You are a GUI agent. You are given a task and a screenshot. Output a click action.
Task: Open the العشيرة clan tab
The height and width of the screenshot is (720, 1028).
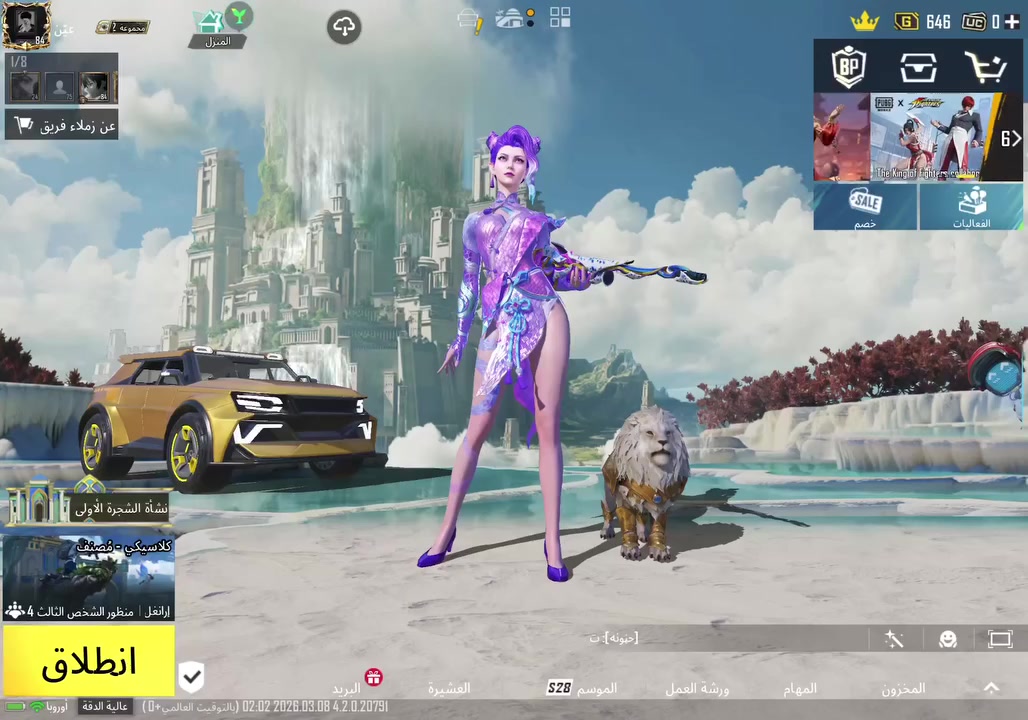pos(449,688)
